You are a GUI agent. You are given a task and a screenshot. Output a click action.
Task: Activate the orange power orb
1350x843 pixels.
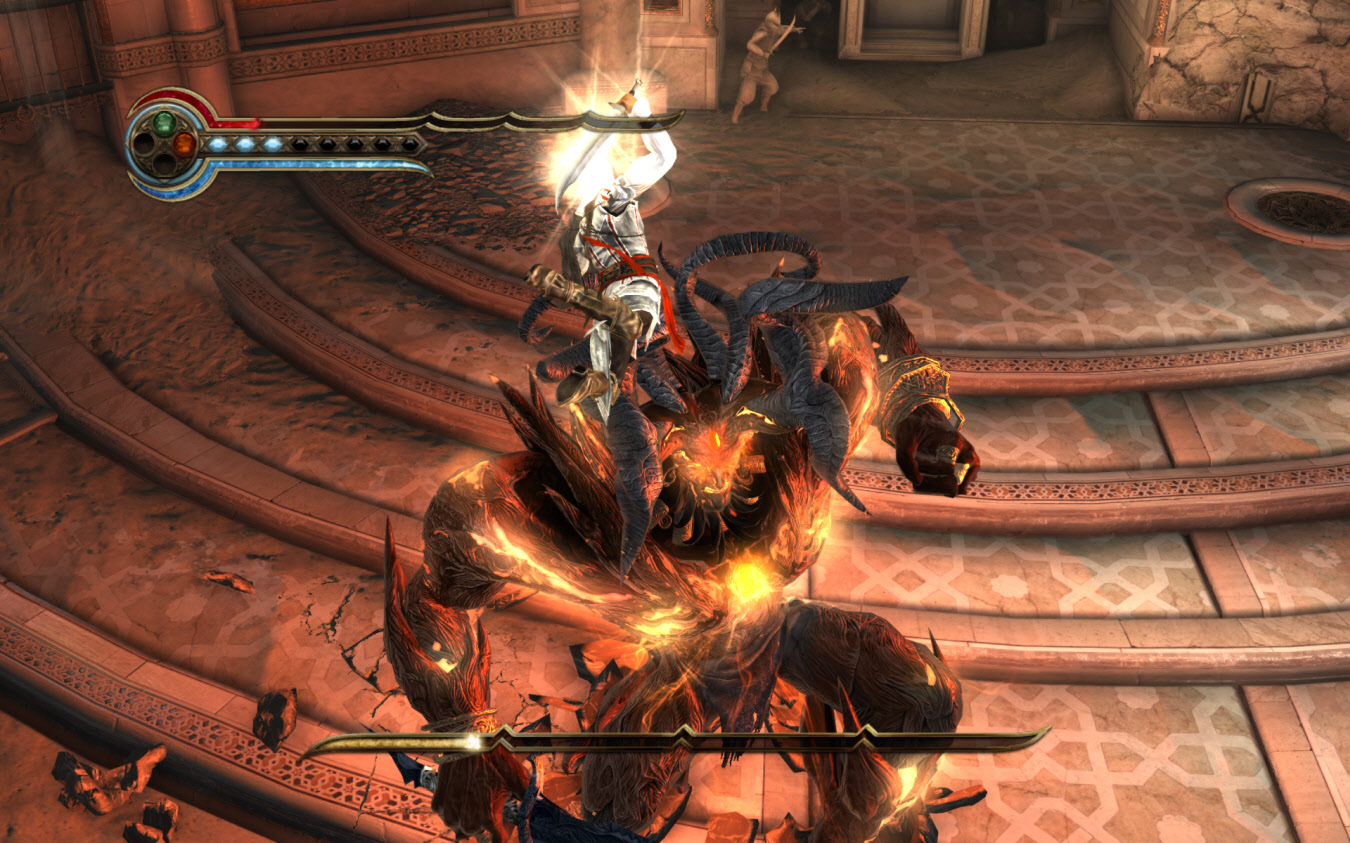(x=182, y=144)
